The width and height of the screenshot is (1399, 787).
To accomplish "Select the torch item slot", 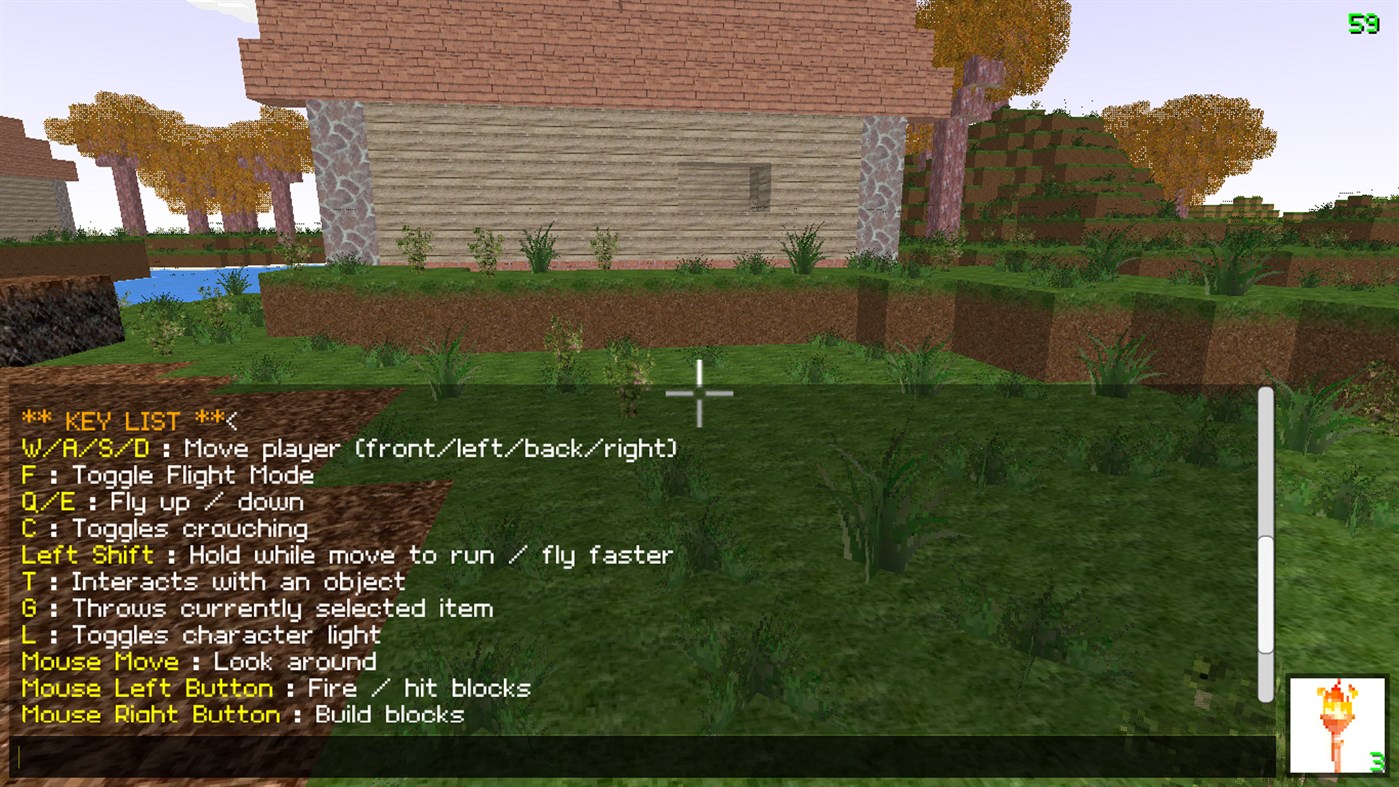I will coord(1337,724).
